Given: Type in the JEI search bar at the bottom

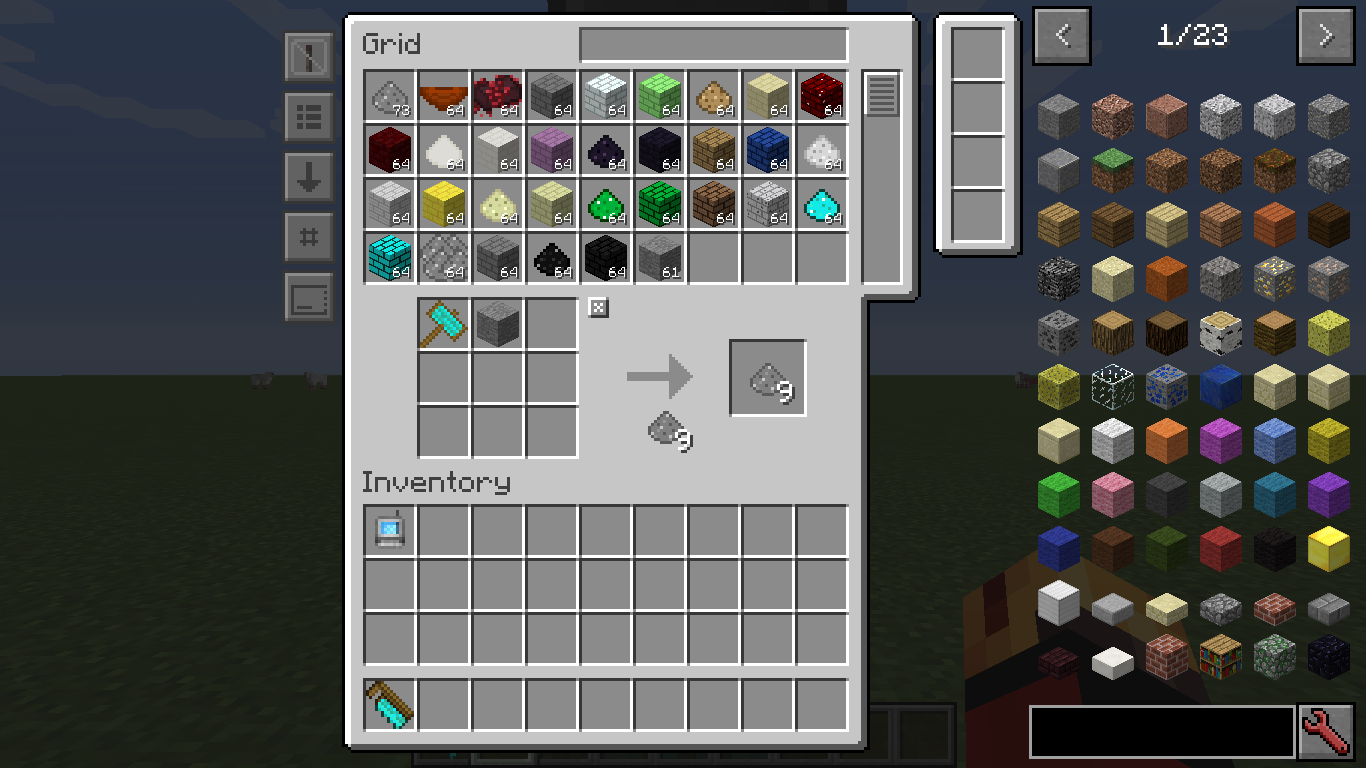Looking at the screenshot, I should (x=1160, y=731).
